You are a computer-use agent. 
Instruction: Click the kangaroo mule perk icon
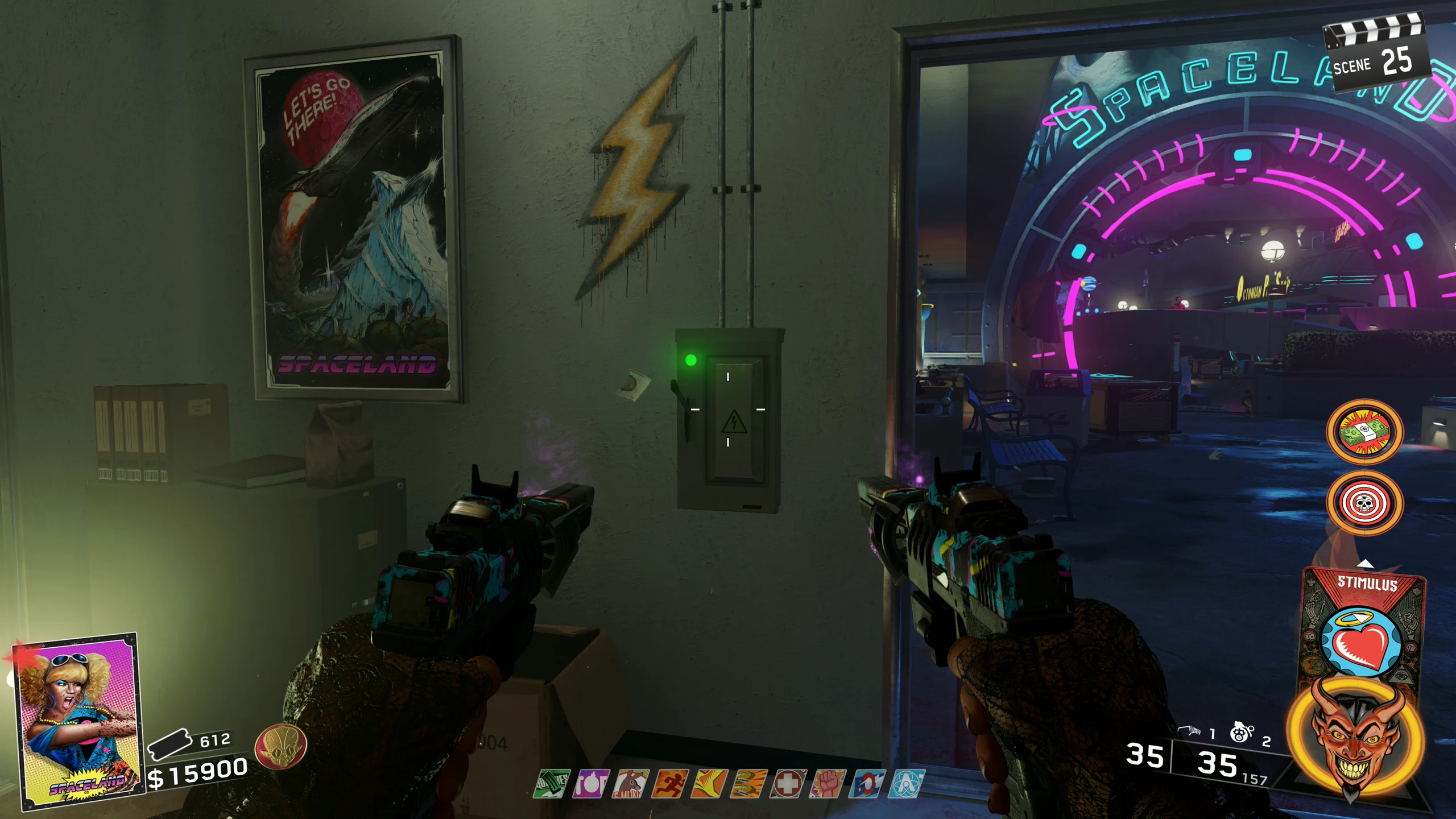point(631,784)
